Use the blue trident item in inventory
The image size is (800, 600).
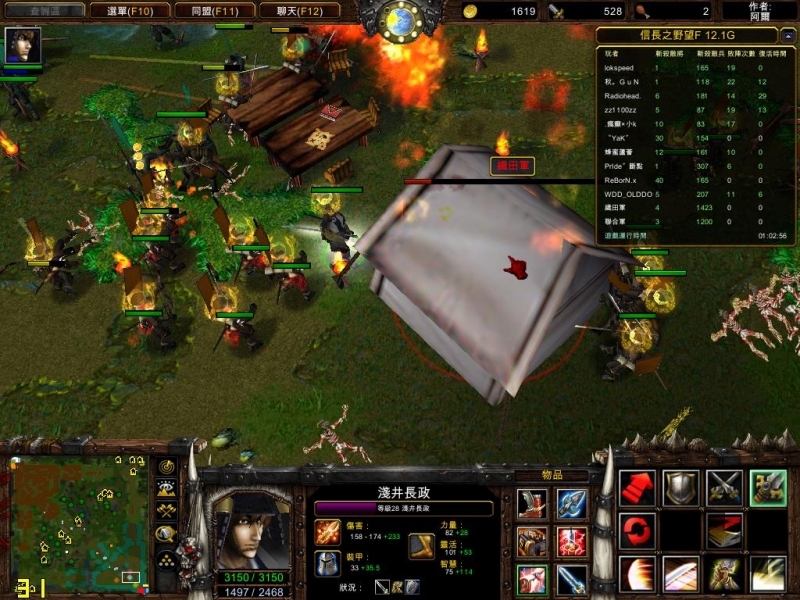(572, 503)
